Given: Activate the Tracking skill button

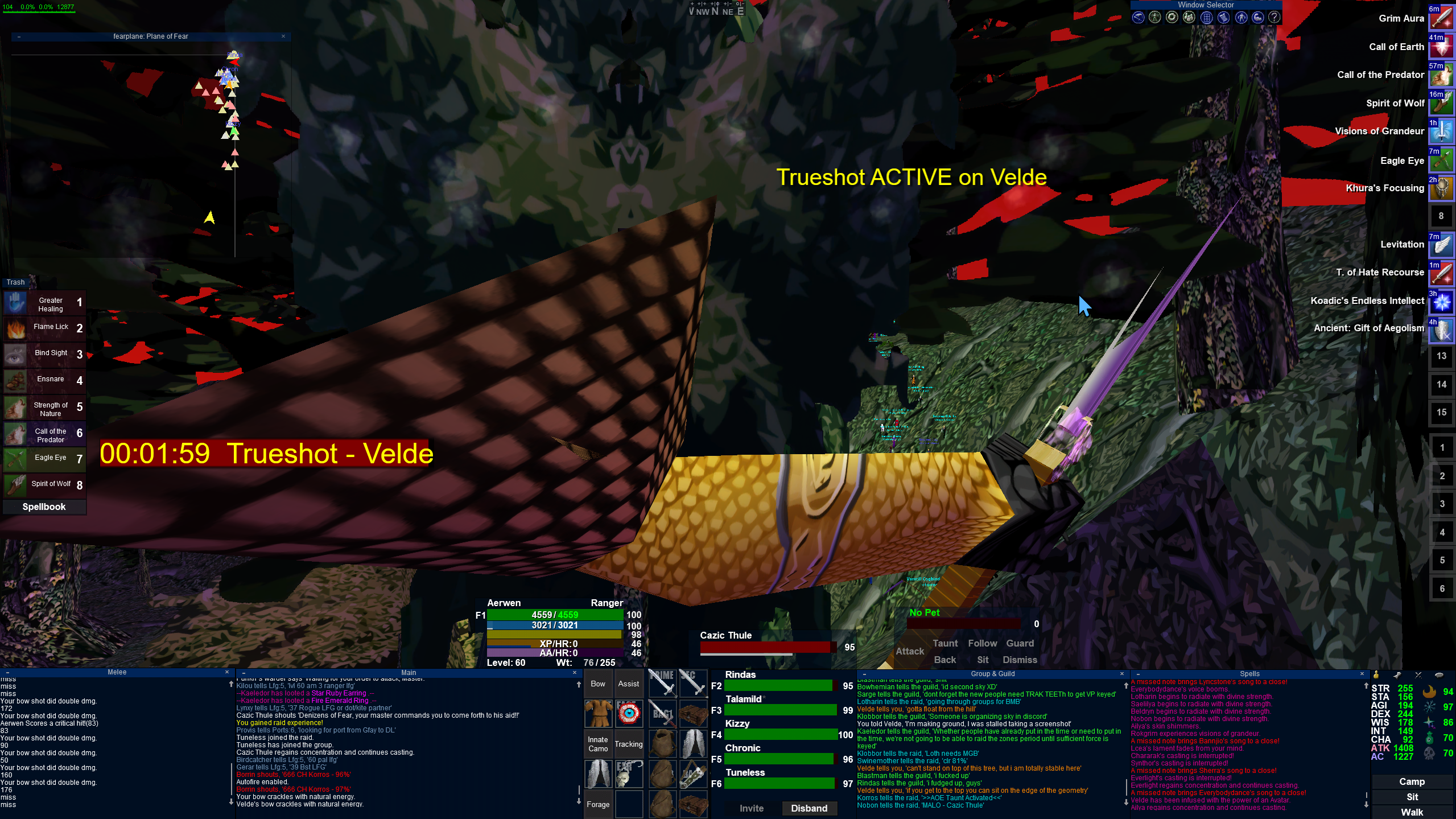Looking at the screenshot, I should point(629,744).
